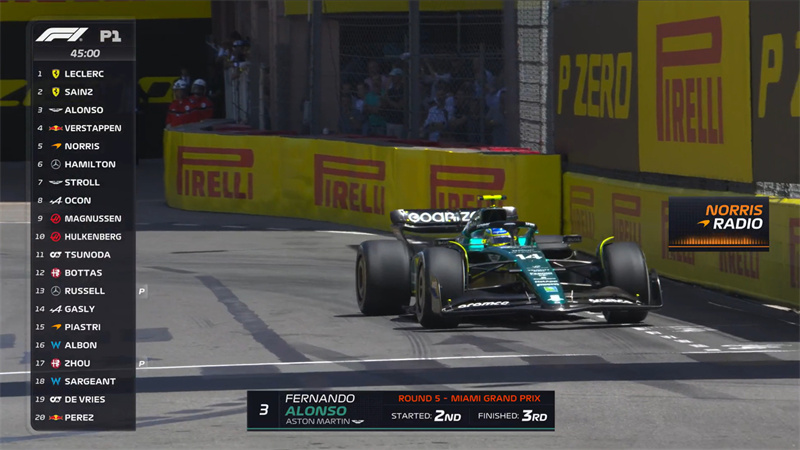This screenshot has height=450, width=800.
Task: Open the Norris Radio panel
Action: (718, 224)
